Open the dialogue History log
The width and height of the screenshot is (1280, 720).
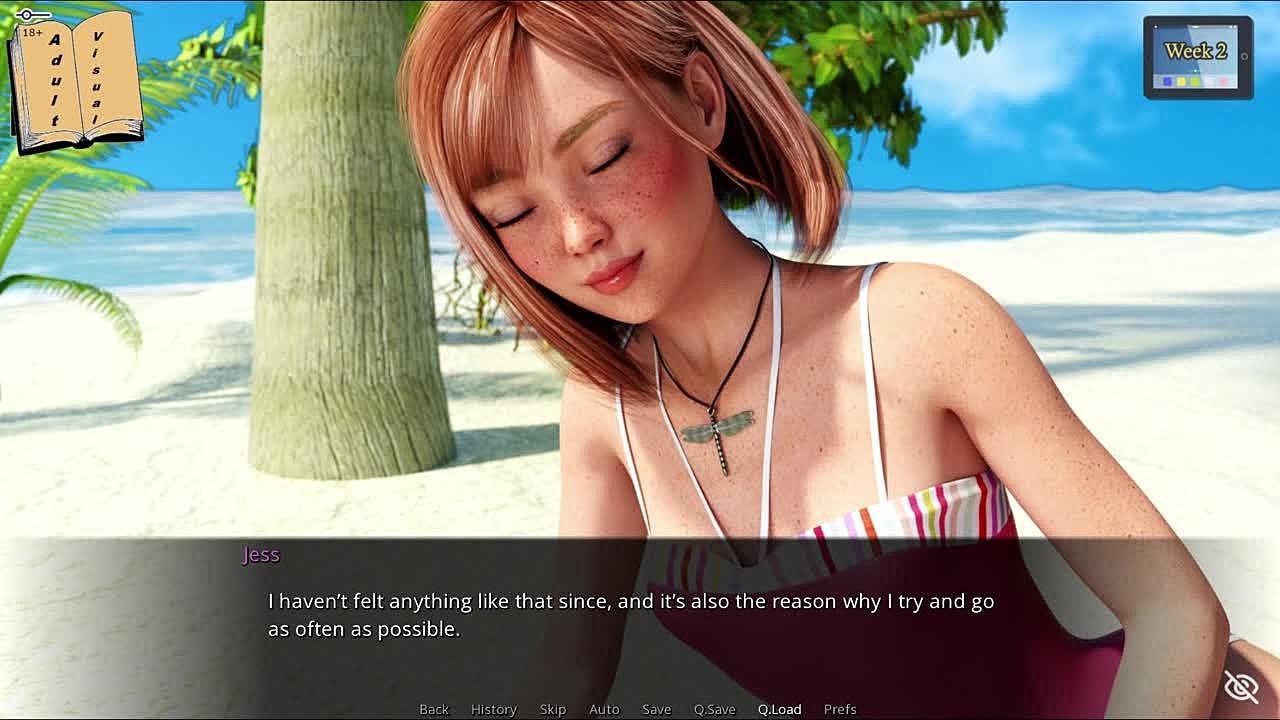494,709
